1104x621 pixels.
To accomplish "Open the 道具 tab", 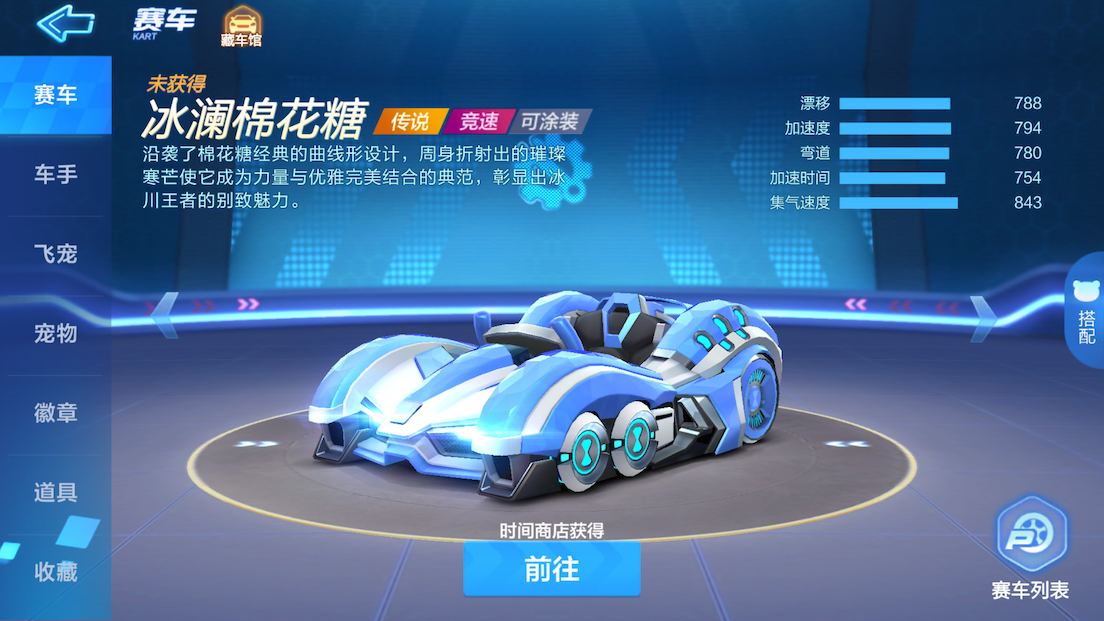I will point(55,492).
